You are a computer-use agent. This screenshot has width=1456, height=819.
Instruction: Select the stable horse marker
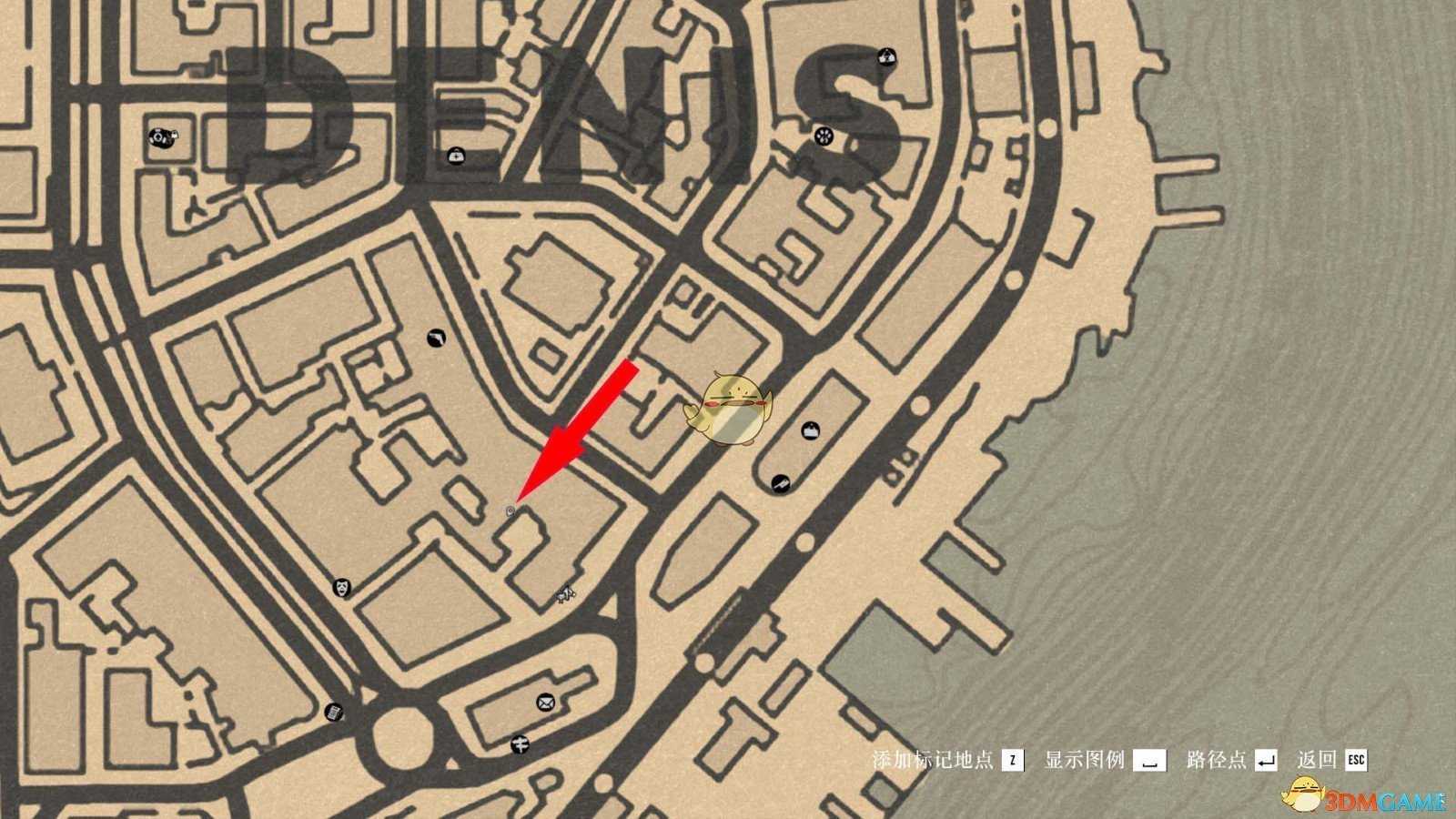pos(566,595)
